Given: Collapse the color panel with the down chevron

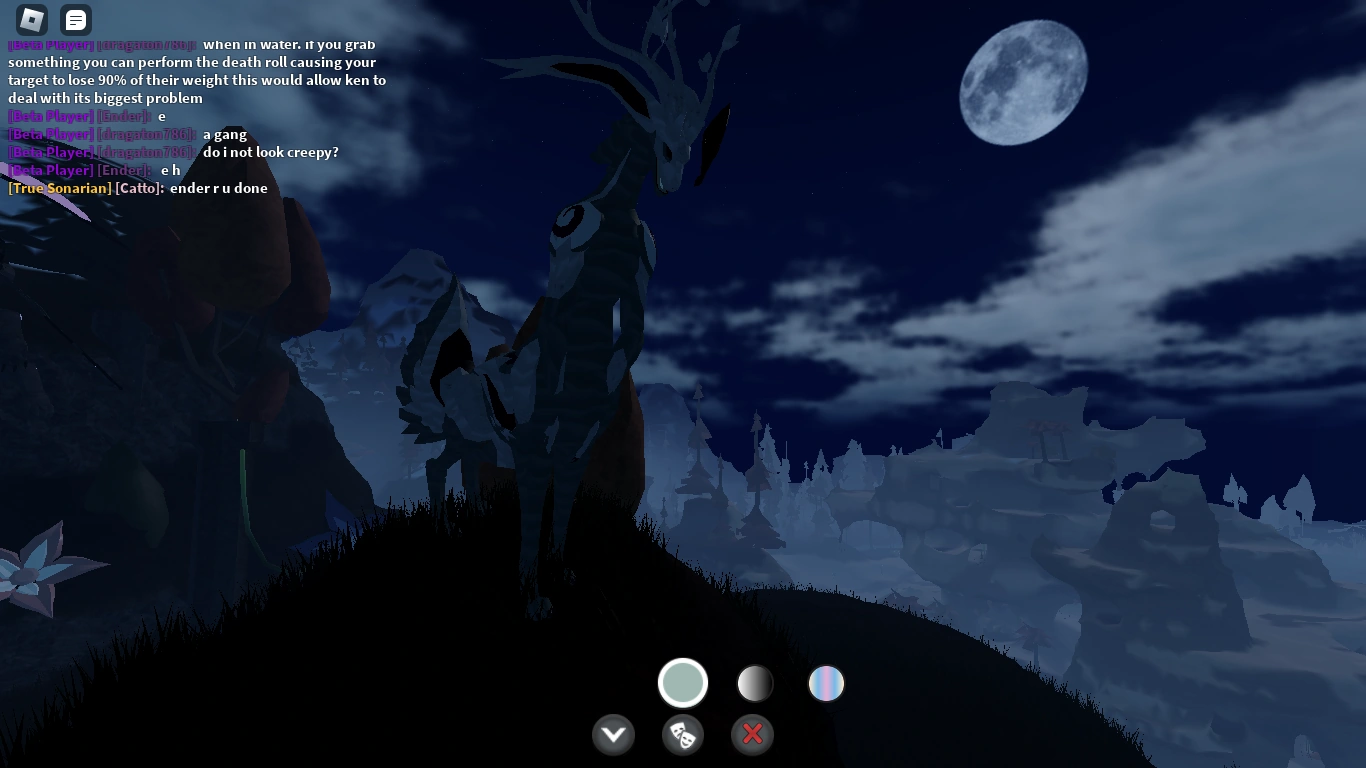Looking at the screenshot, I should (613, 734).
